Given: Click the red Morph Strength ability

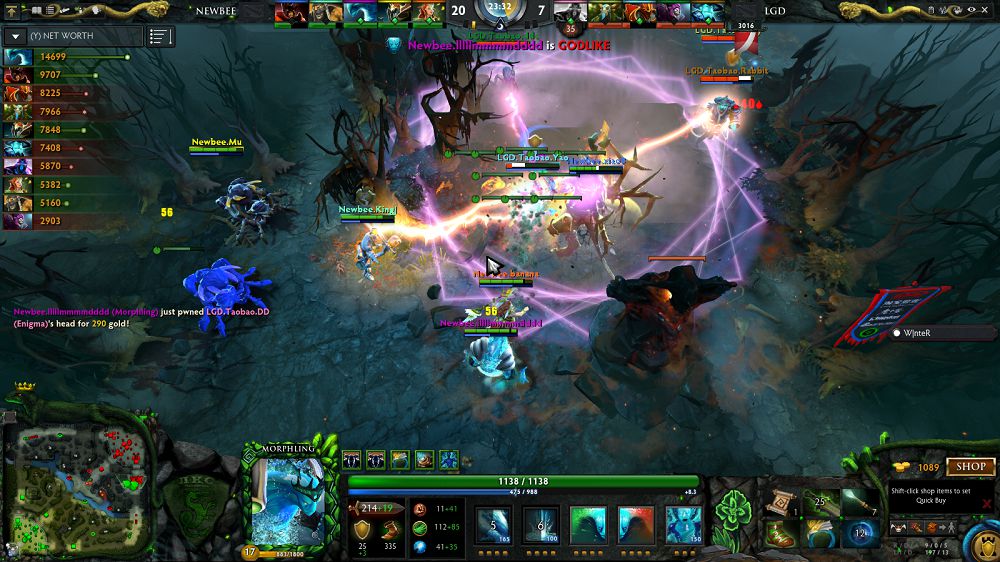Looking at the screenshot, I should 636,524.
